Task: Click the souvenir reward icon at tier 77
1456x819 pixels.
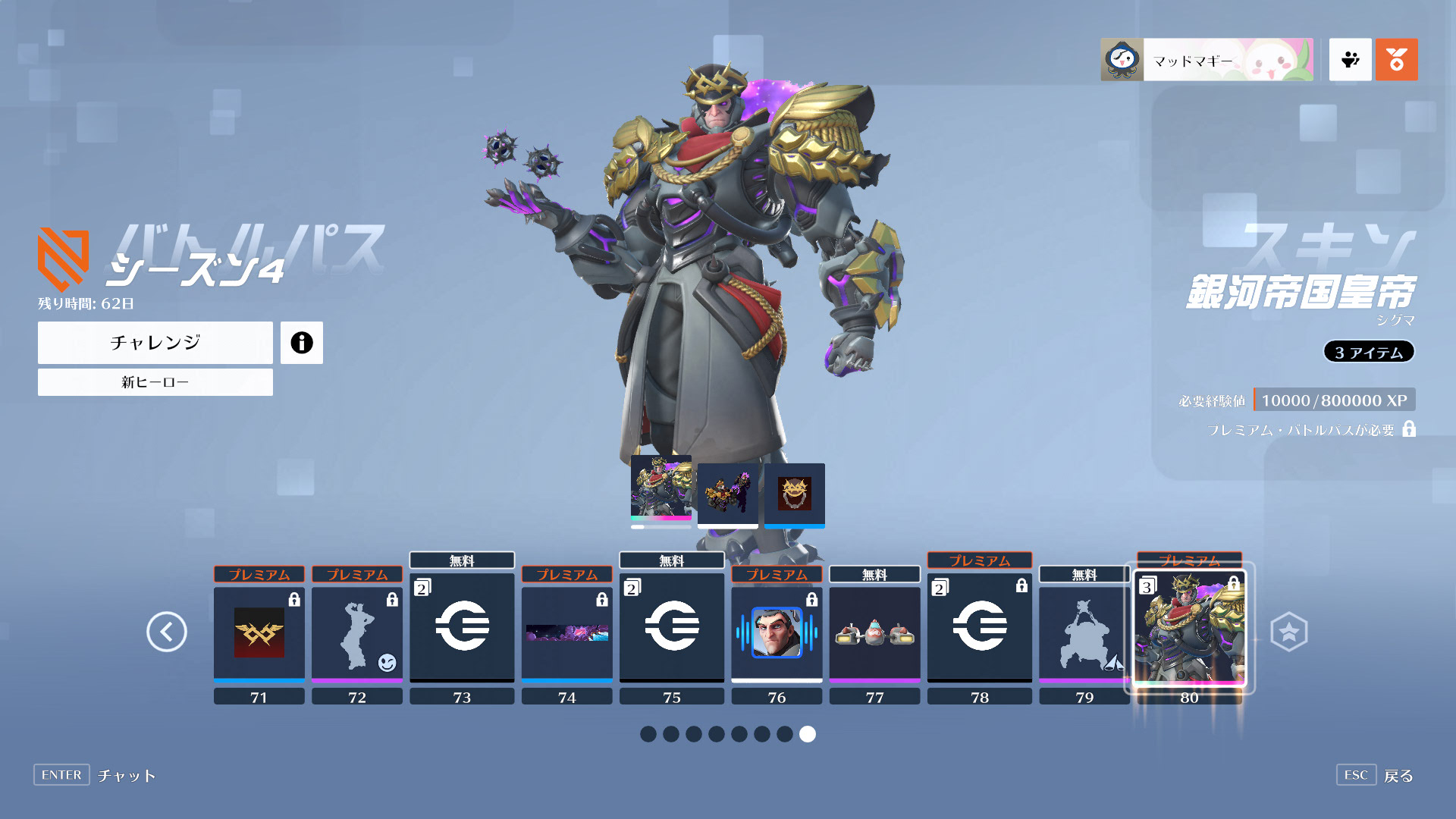Action: click(x=874, y=633)
